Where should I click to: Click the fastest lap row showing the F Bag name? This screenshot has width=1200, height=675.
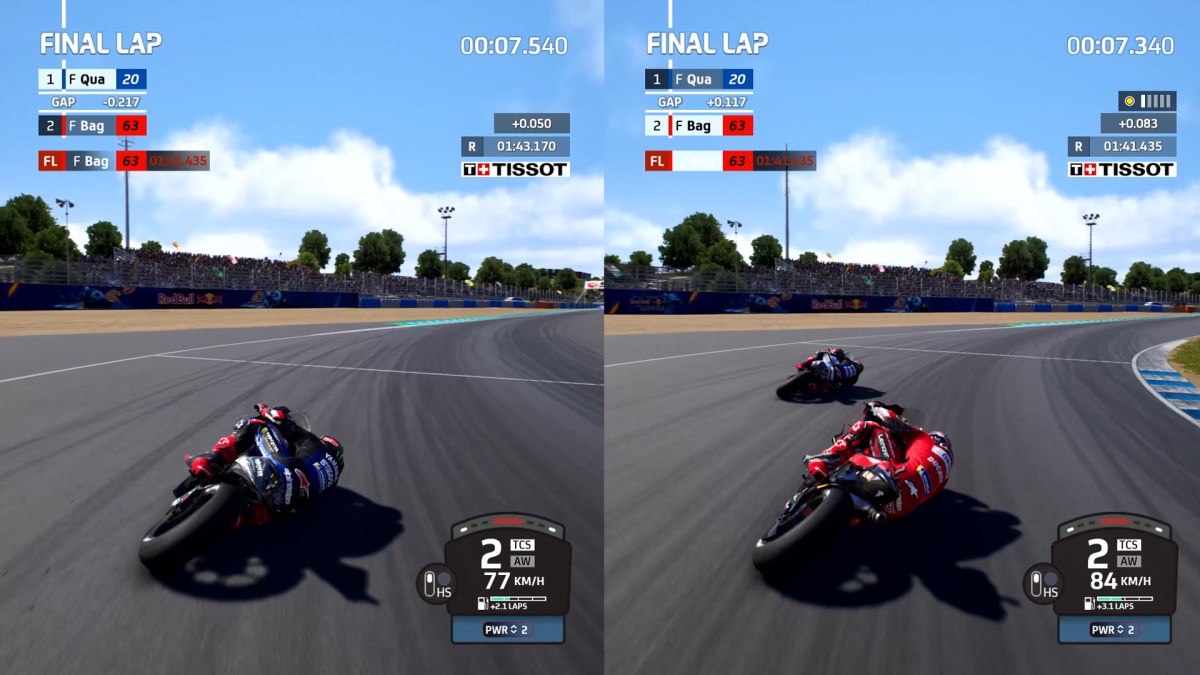click(123, 160)
